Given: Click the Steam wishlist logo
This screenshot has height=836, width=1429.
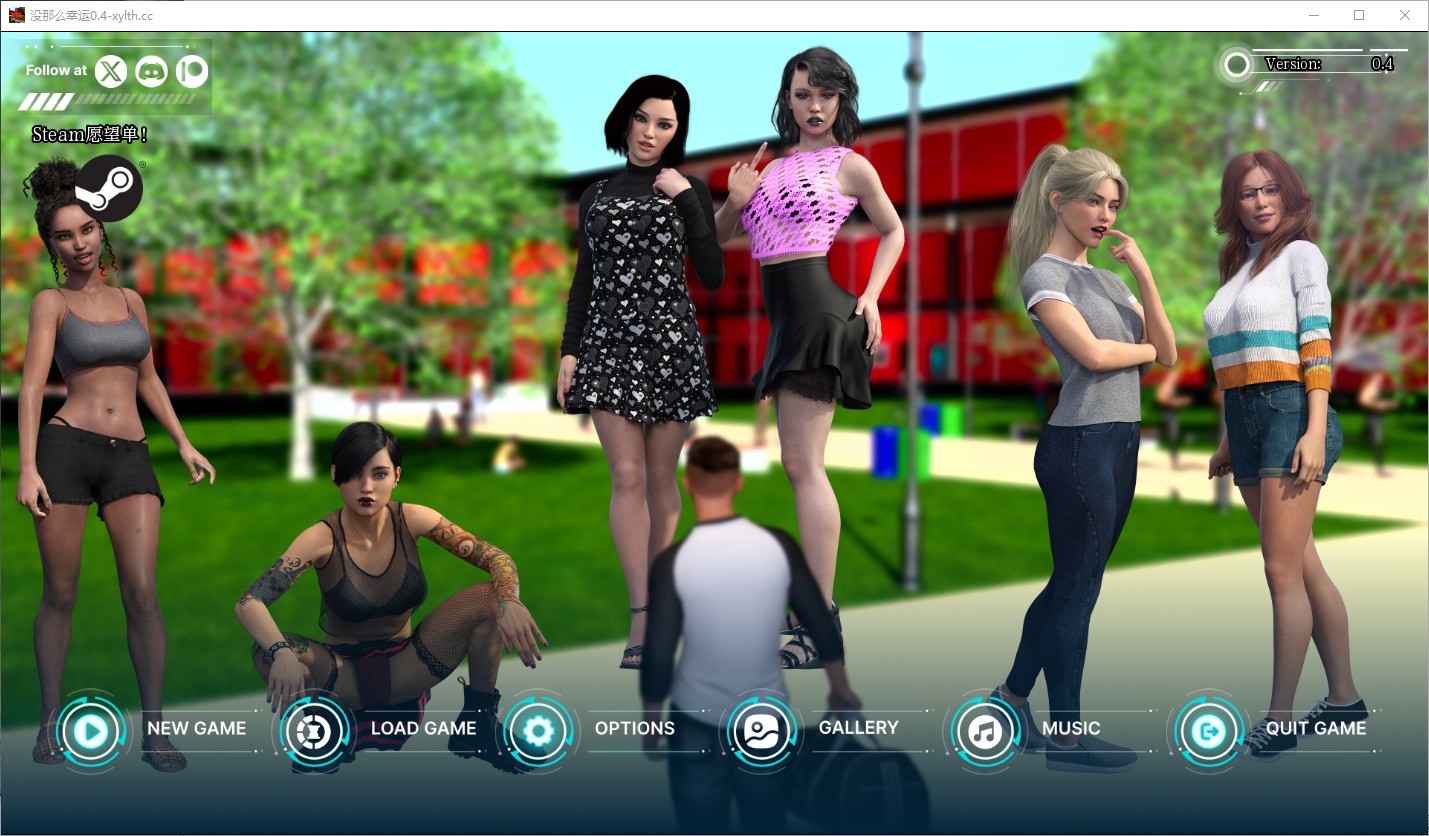Looking at the screenshot, I should tap(109, 188).
